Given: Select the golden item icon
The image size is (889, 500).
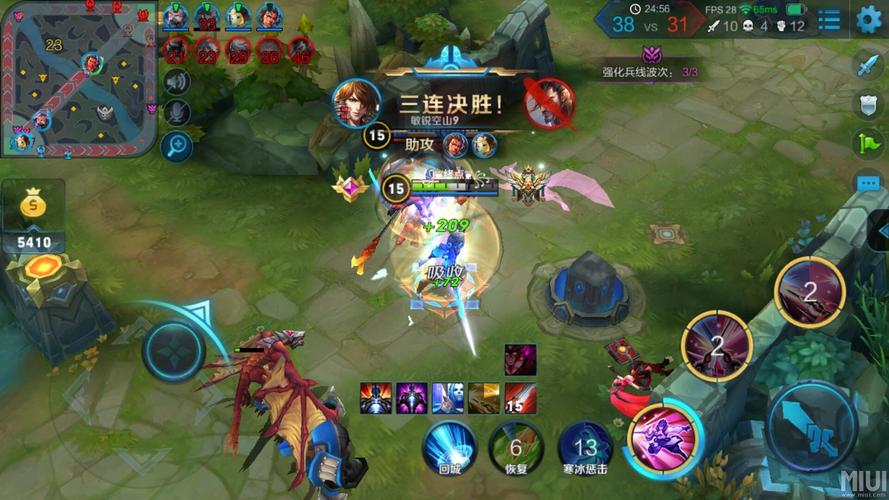Looking at the screenshot, I should 484,398.
